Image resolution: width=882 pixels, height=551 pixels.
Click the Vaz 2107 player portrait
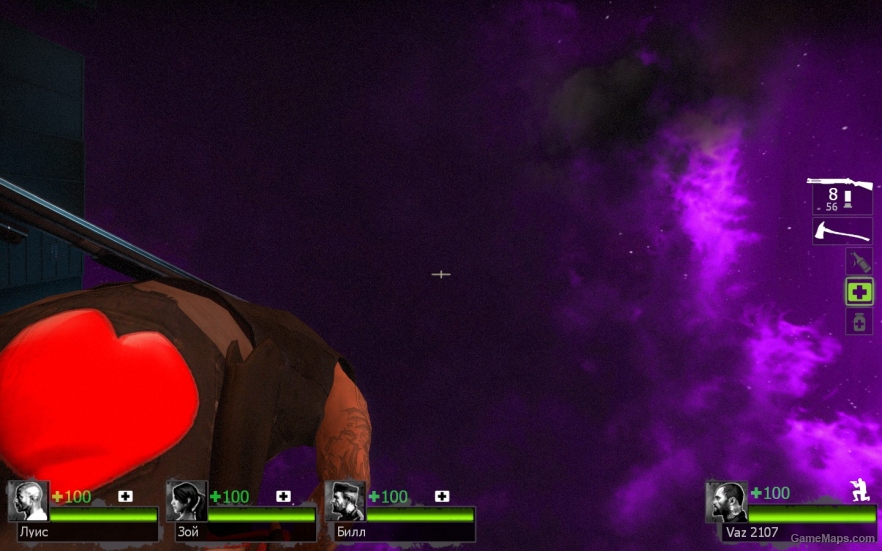click(726, 500)
